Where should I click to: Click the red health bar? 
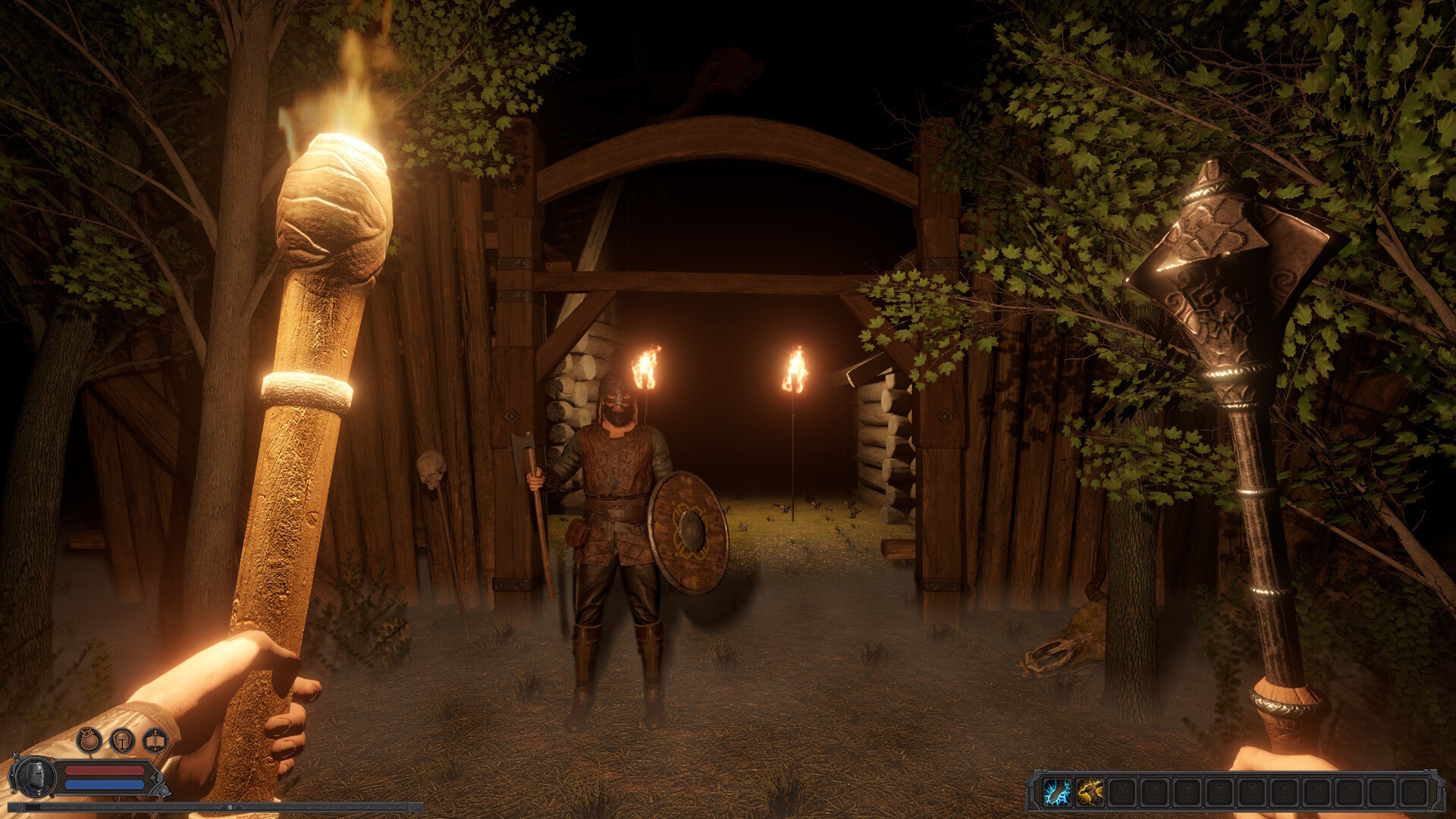[105, 769]
